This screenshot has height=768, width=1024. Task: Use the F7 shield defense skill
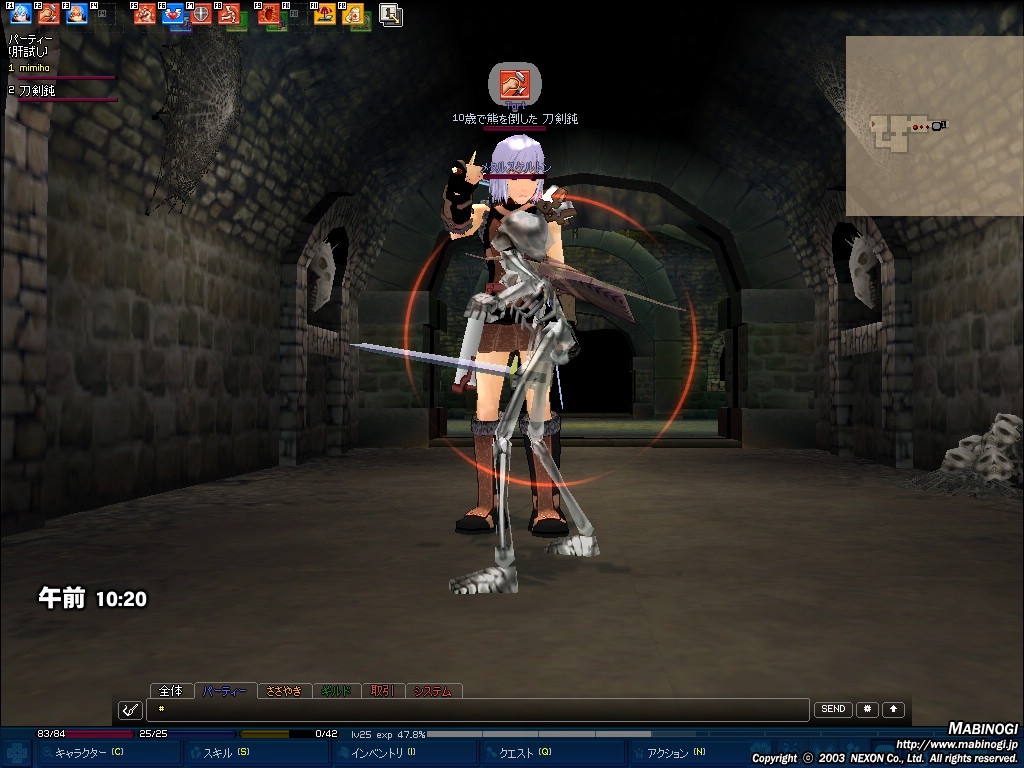point(200,14)
